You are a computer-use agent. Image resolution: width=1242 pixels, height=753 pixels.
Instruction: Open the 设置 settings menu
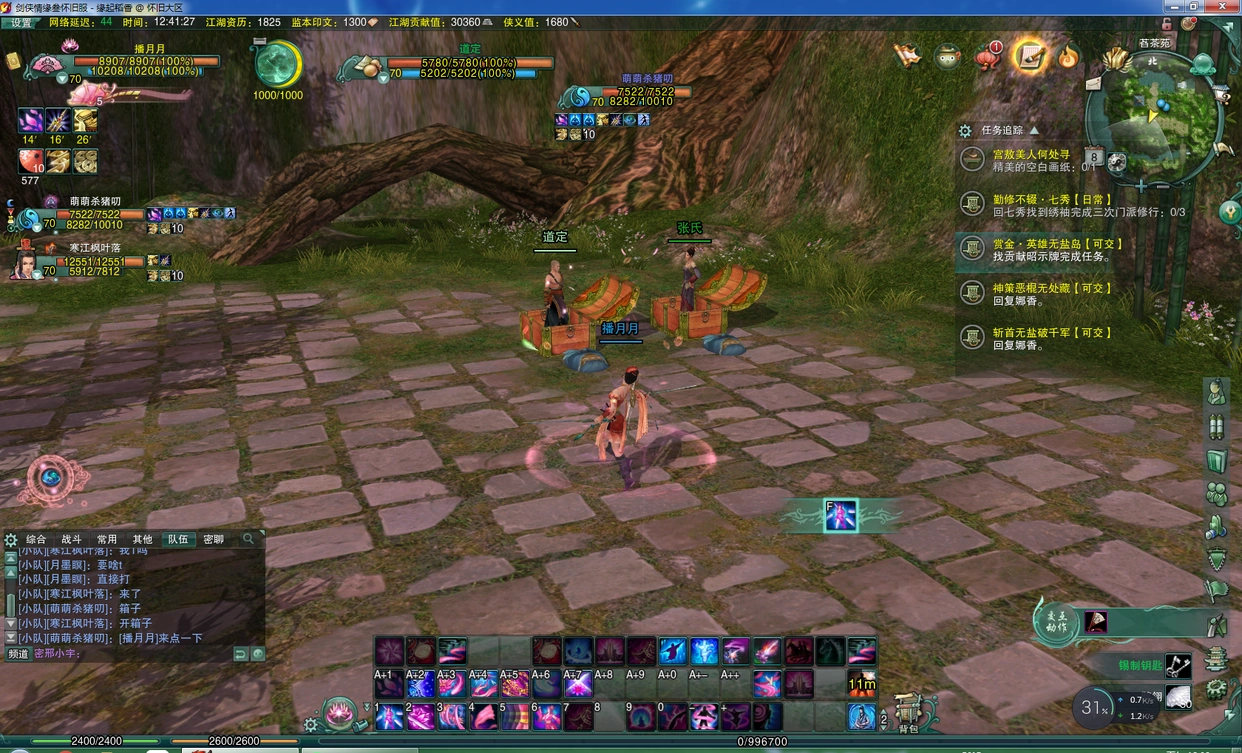[x=21, y=22]
